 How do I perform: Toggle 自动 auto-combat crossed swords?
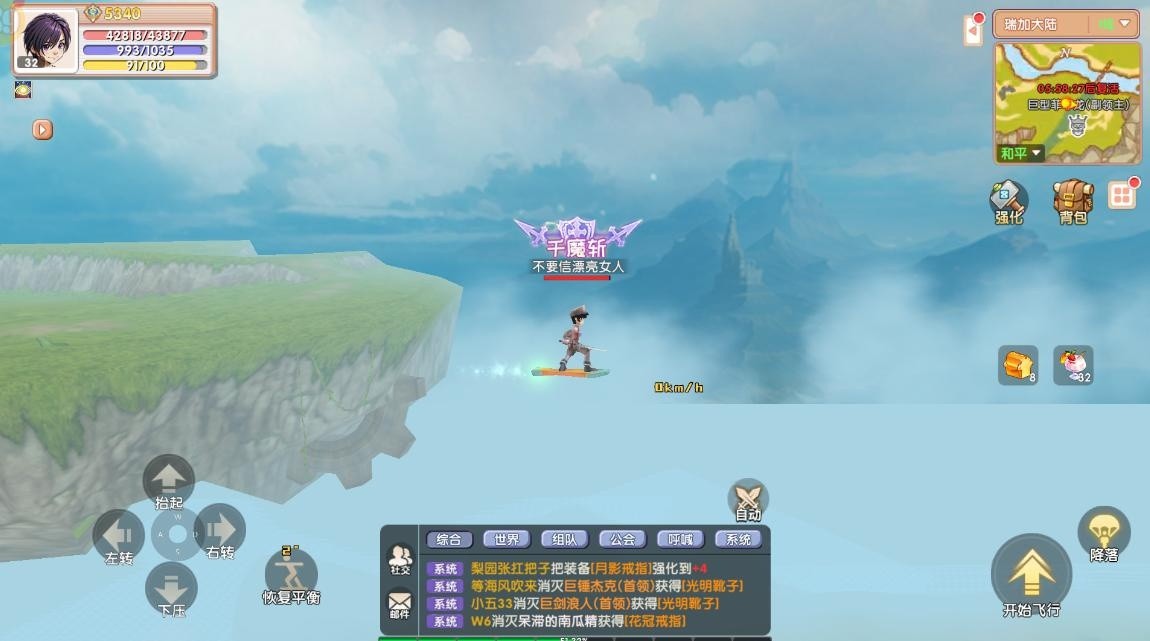click(748, 497)
